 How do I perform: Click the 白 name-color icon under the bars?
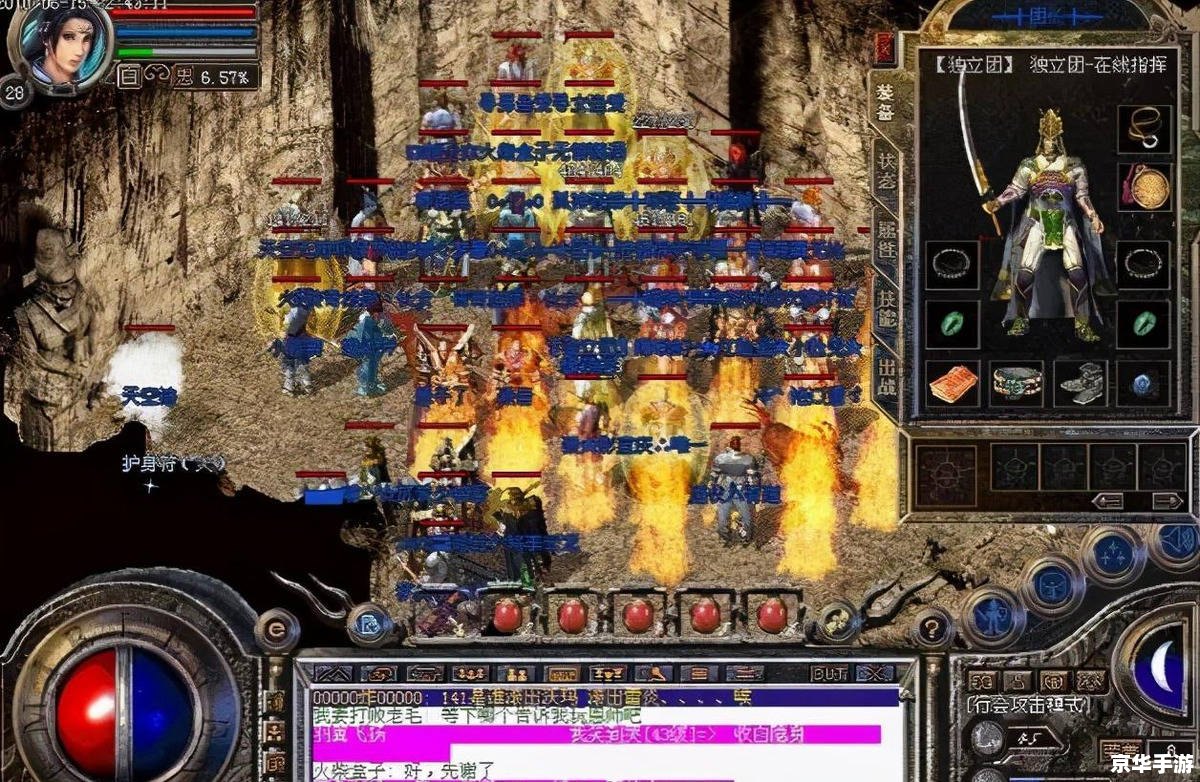(129, 75)
